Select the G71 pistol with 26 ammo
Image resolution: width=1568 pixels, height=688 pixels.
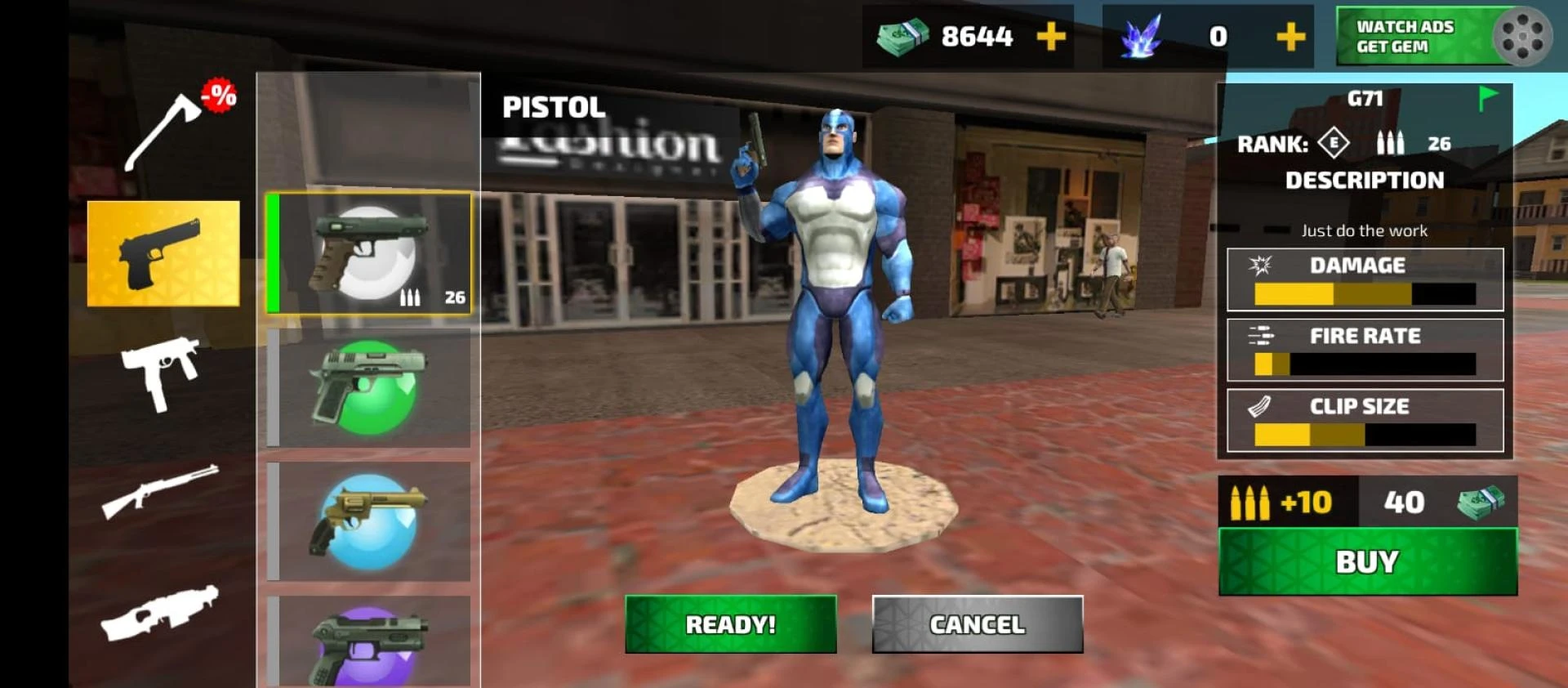tap(369, 254)
